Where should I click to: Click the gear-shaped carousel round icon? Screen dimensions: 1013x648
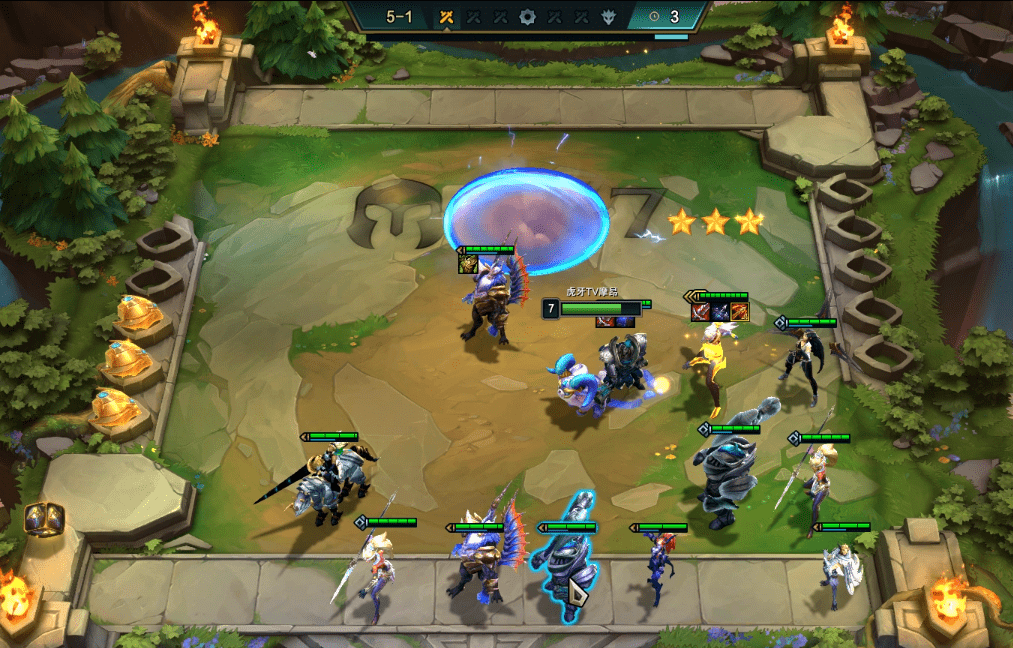[527, 16]
